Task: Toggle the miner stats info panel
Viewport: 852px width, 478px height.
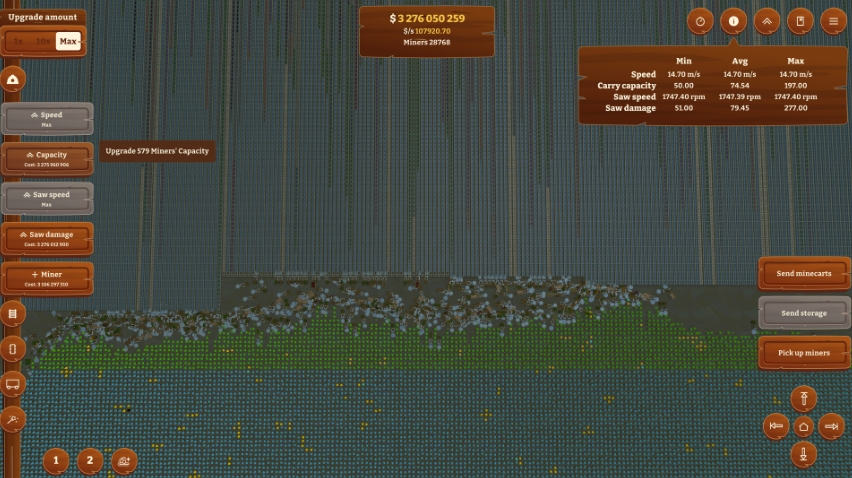Action: click(x=733, y=21)
